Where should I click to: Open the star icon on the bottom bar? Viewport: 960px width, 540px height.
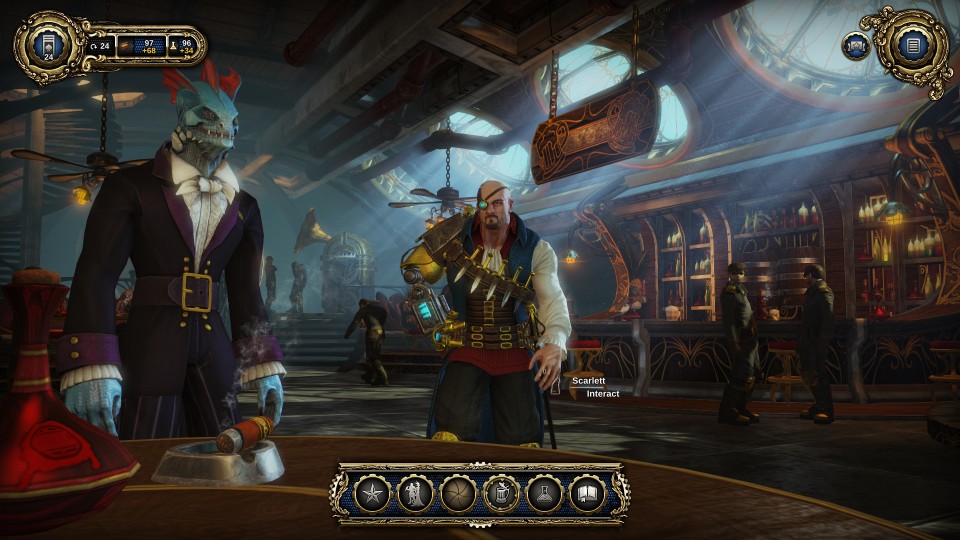click(x=372, y=493)
